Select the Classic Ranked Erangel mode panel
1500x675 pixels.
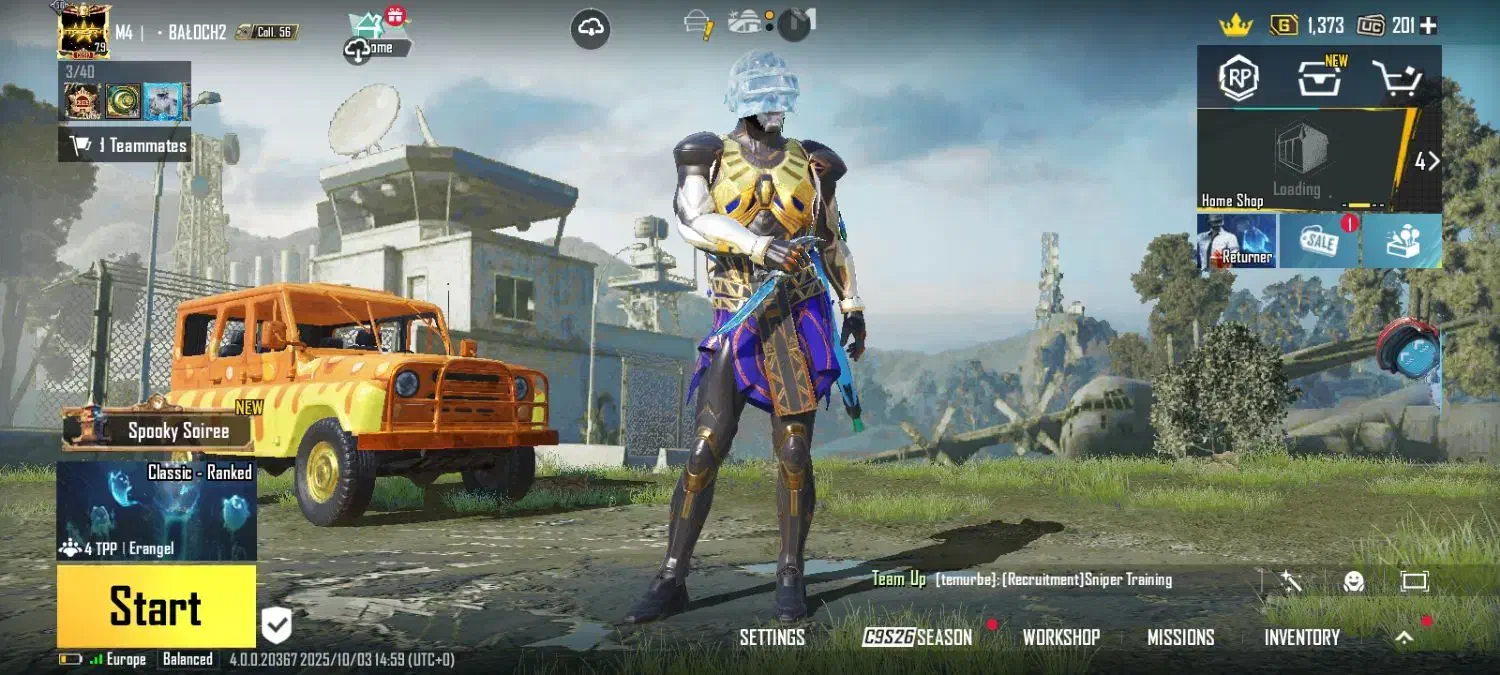click(x=157, y=510)
